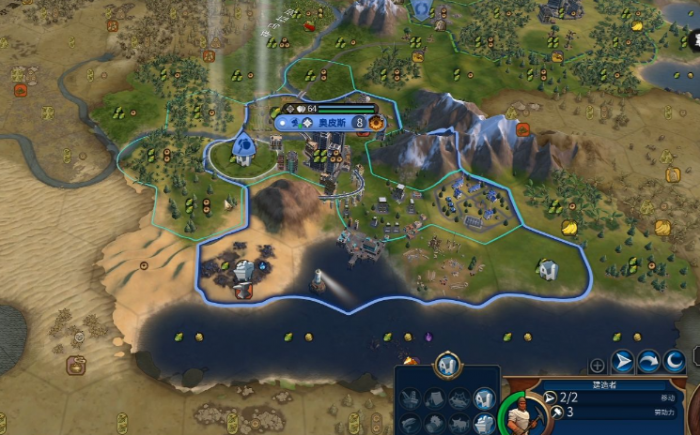The width and height of the screenshot is (700, 435).
Task: Put the builder to sleep with the moon button
Action: pyautogui.click(x=675, y=362)
